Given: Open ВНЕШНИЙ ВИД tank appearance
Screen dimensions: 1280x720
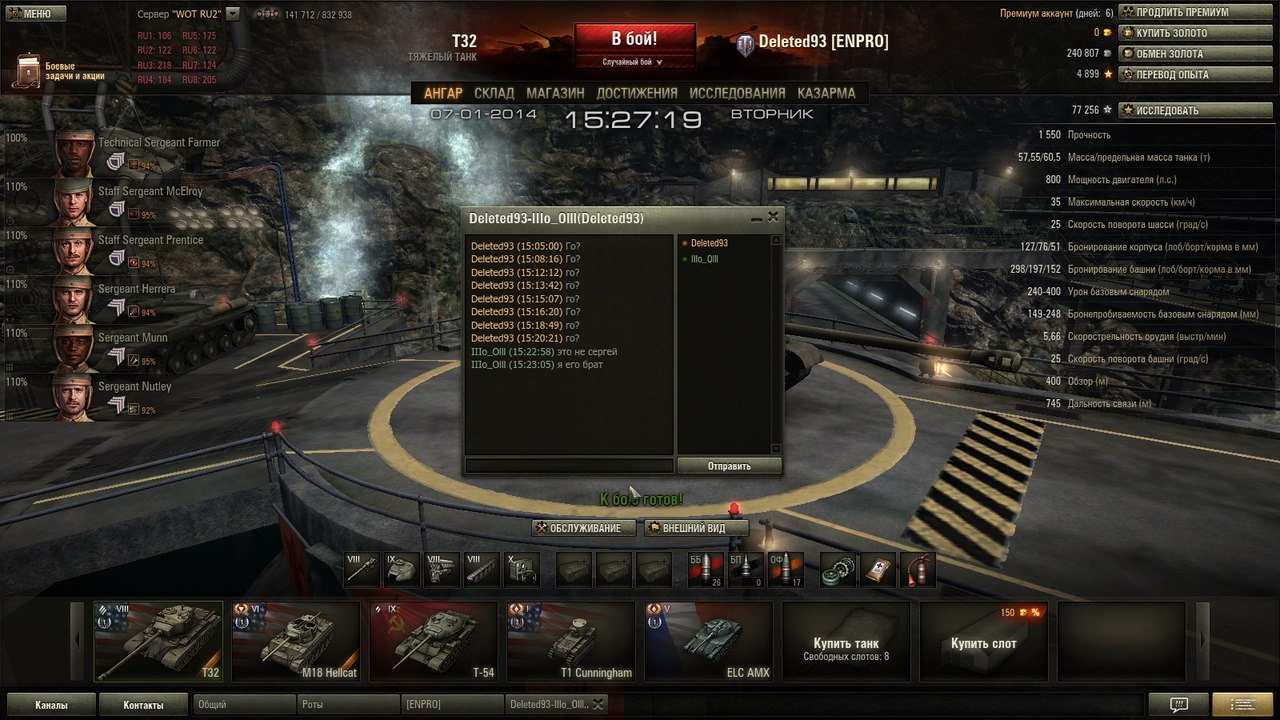Looking at the screenshot, I should 697,528.
